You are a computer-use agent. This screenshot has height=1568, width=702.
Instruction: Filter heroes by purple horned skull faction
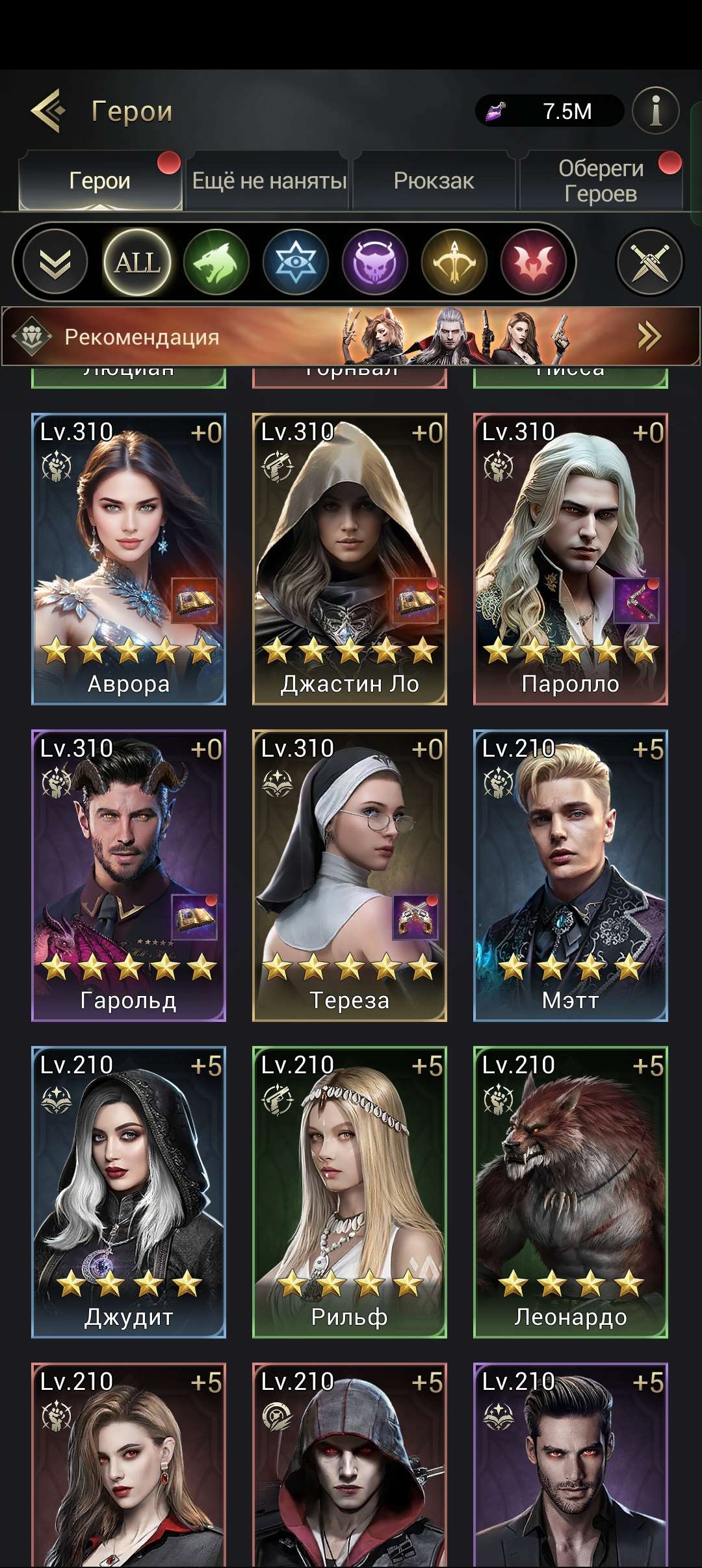pos(375,263)
